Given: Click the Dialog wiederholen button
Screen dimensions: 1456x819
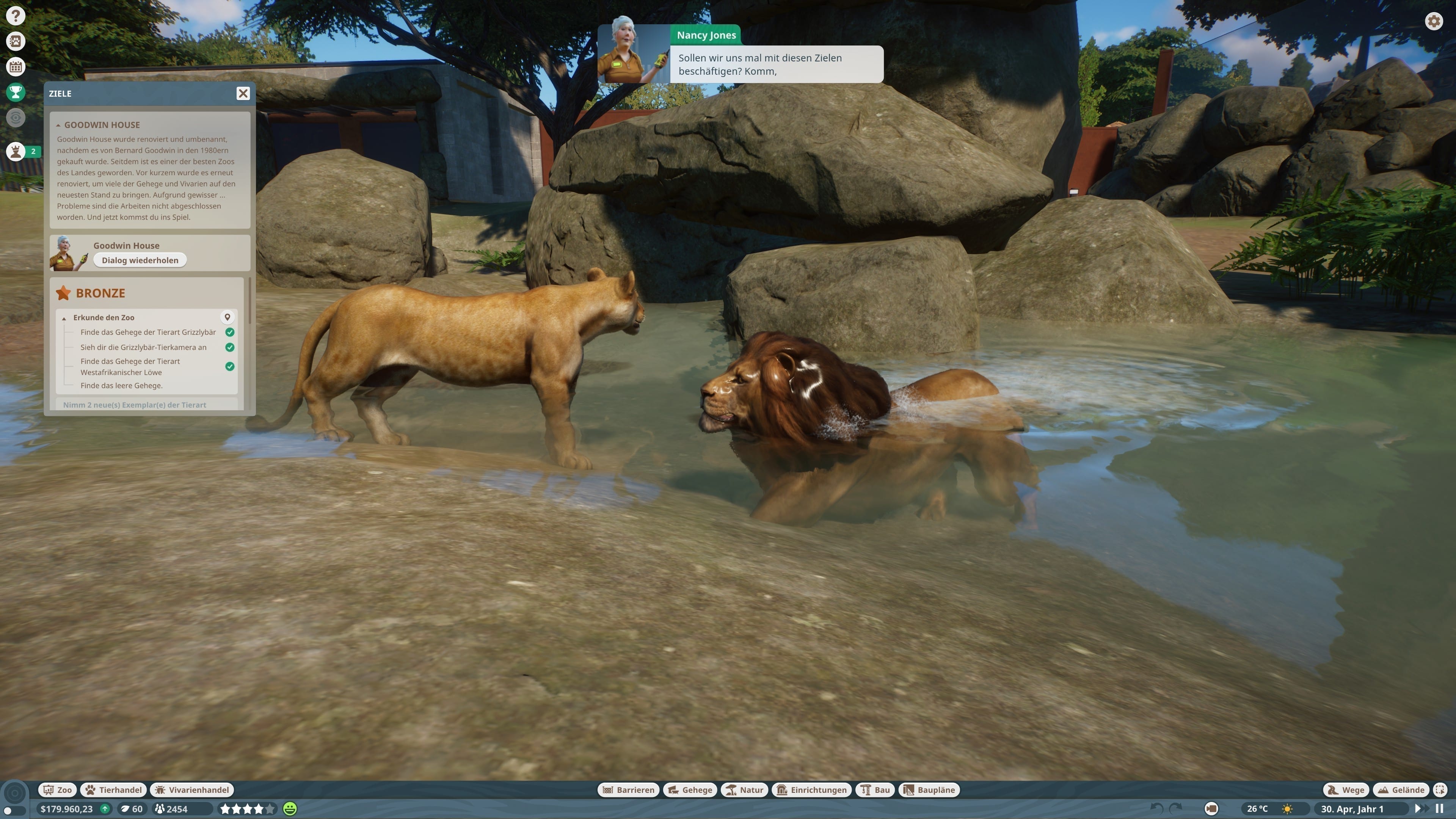Looking at the screenshot, I should pos(140,260).
